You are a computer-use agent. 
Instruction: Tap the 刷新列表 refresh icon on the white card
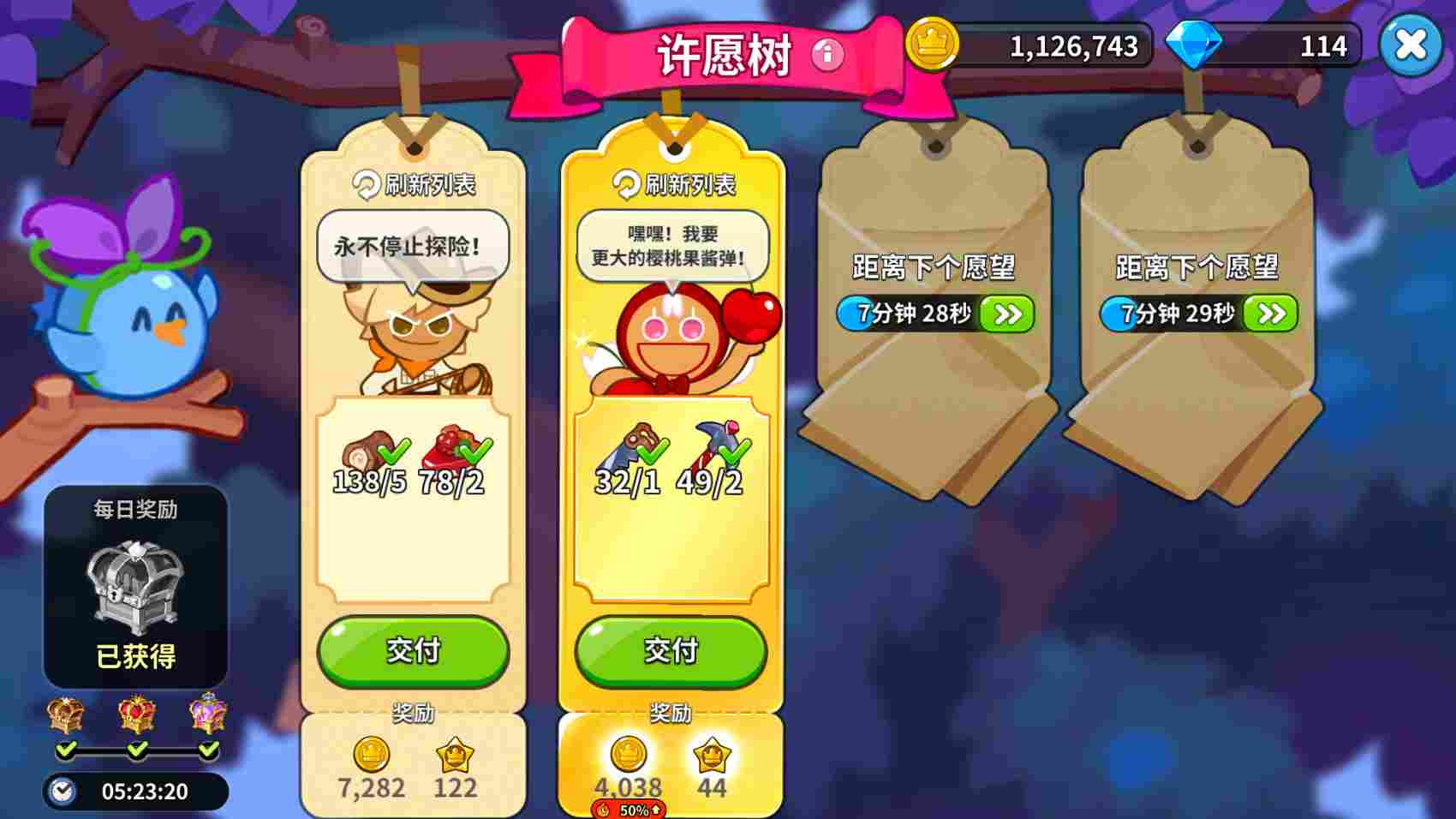tap(367, 184)
